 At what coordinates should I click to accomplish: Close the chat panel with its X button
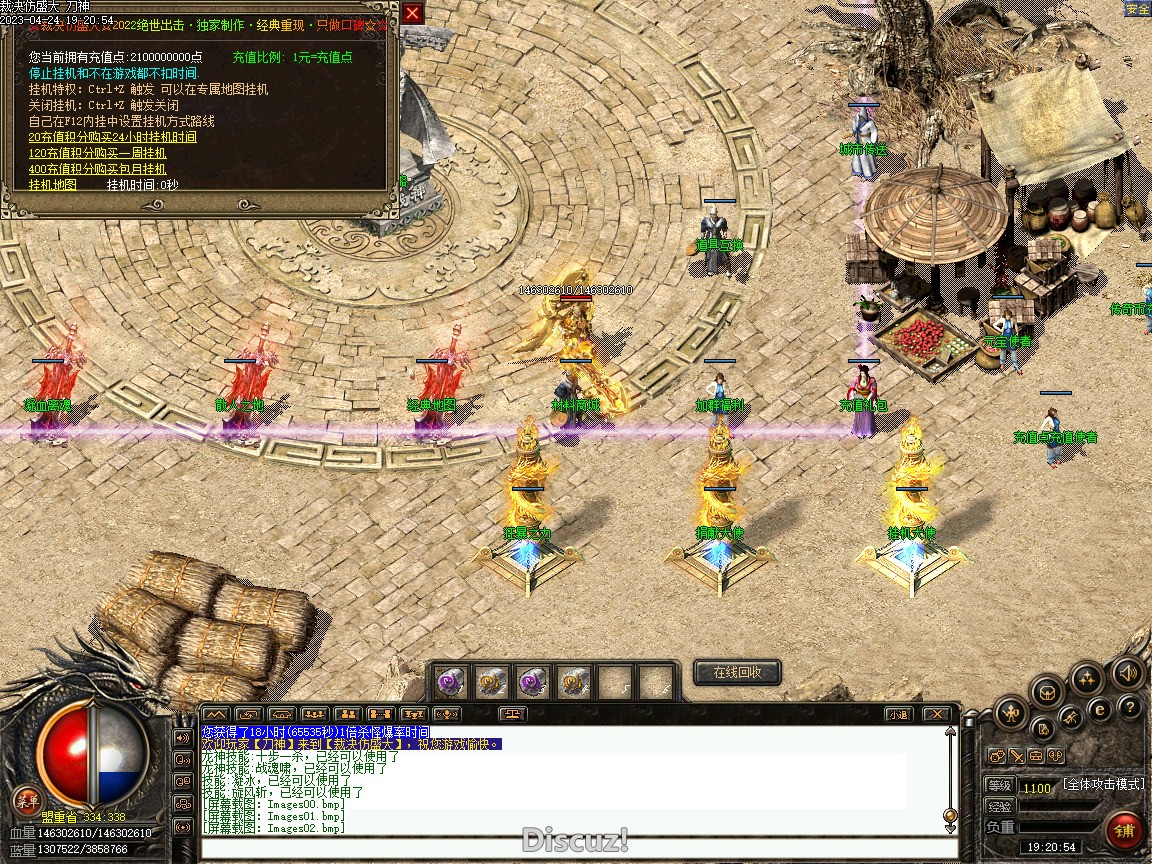pyautogui.click(x=935, y=714)
